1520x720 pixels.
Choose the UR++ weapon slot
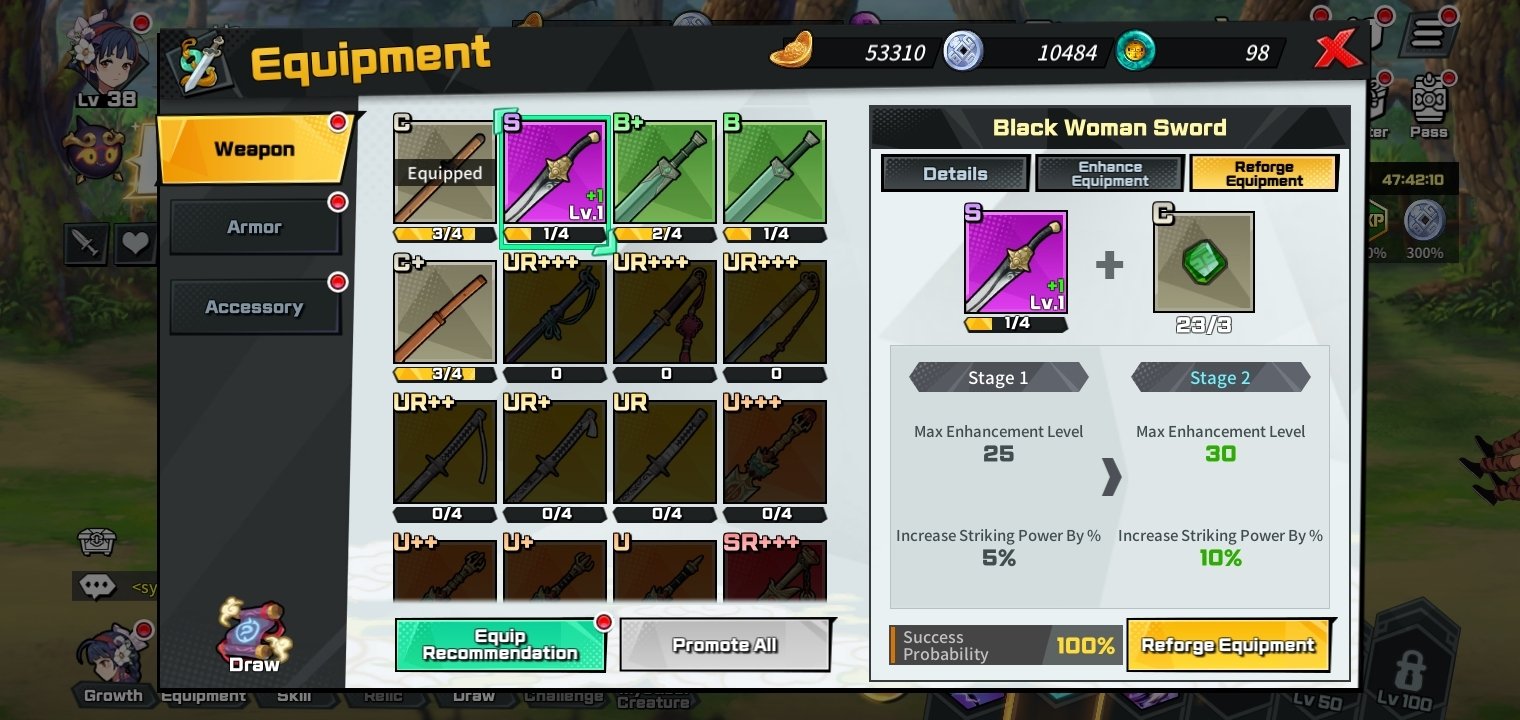pyautogui.click(x=444, y=454)
